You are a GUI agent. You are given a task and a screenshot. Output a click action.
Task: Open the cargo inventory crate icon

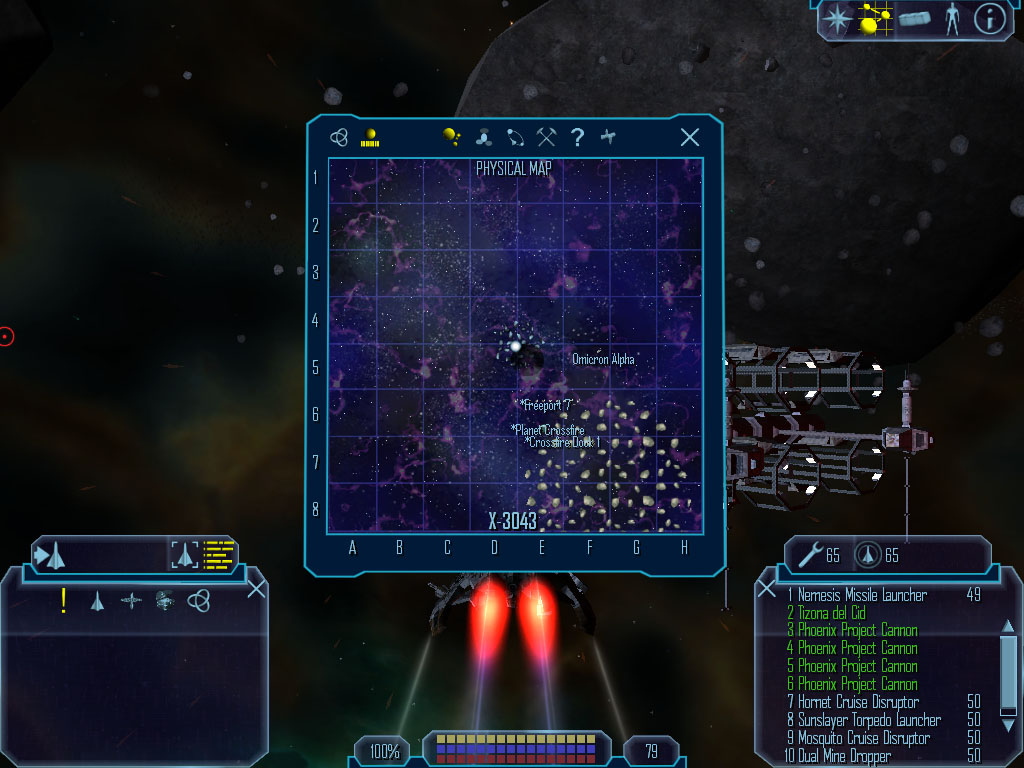tap(913, 19)
